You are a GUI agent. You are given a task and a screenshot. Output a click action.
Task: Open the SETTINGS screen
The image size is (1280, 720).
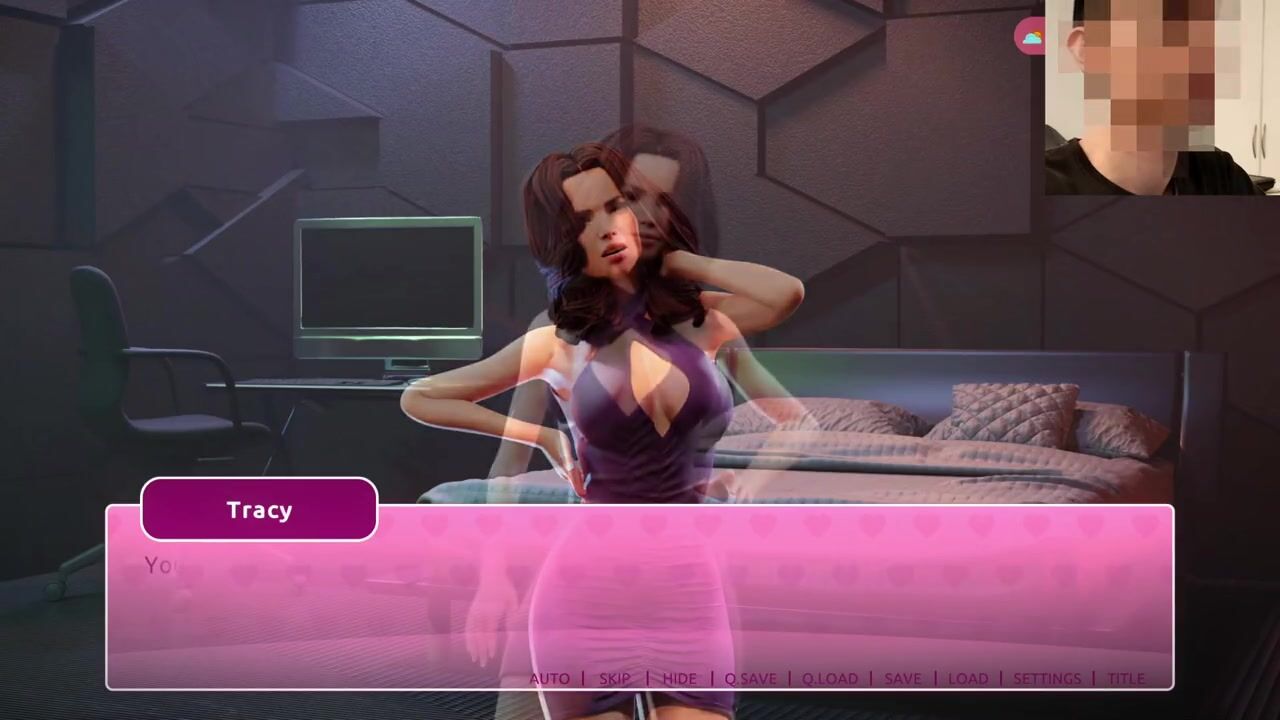[x=1047, y=678]
